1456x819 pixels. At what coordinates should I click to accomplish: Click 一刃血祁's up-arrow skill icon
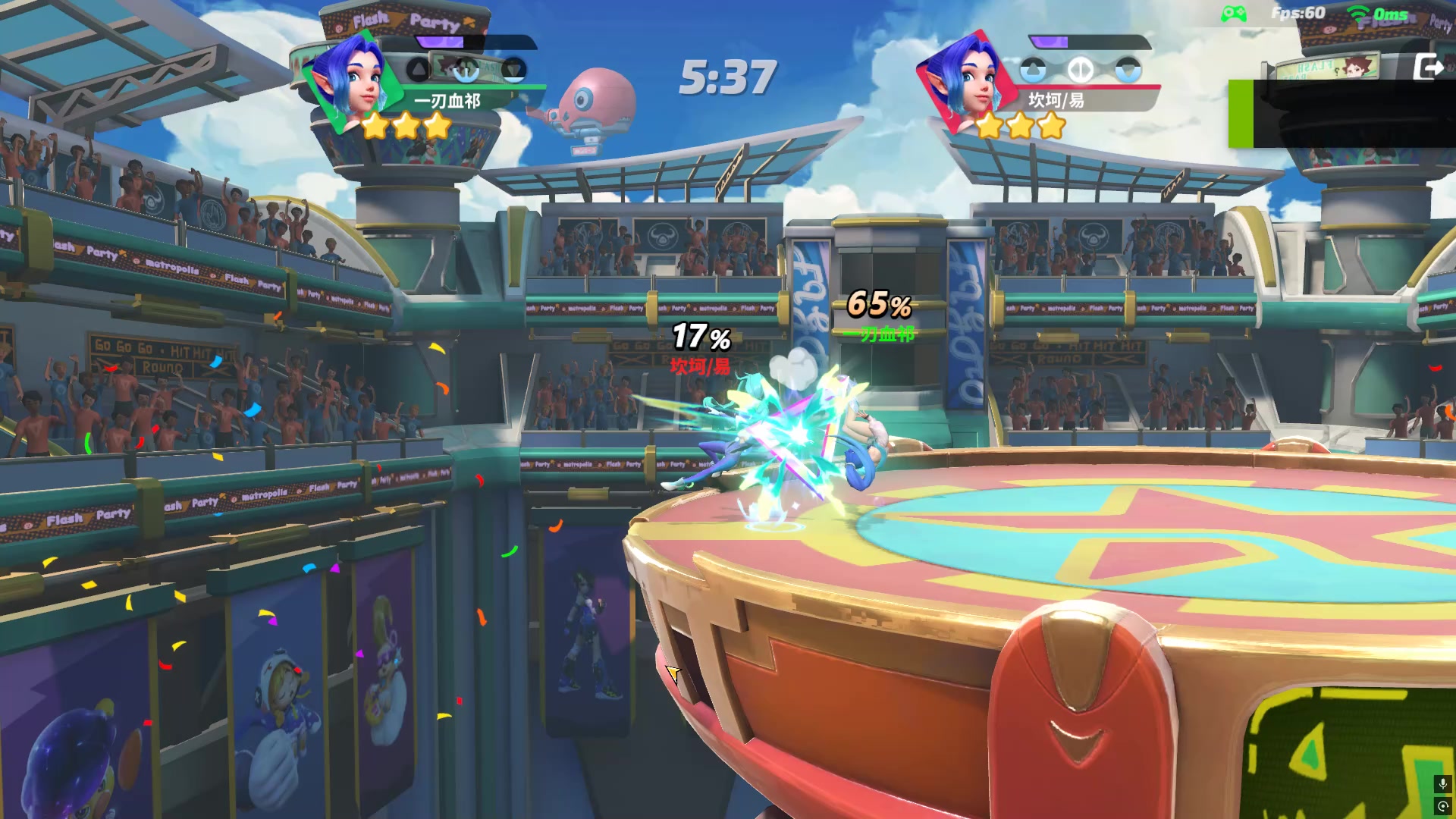pos(419,71)
